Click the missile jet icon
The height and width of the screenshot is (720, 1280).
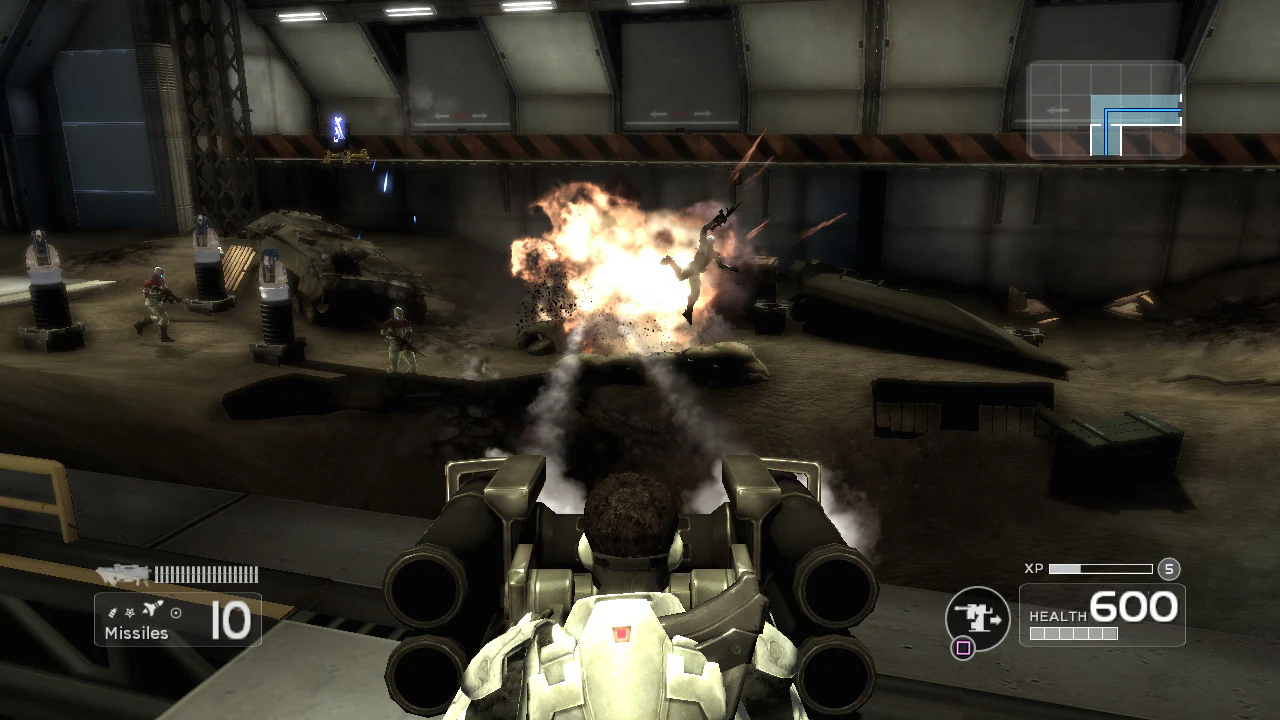[151, 608]
